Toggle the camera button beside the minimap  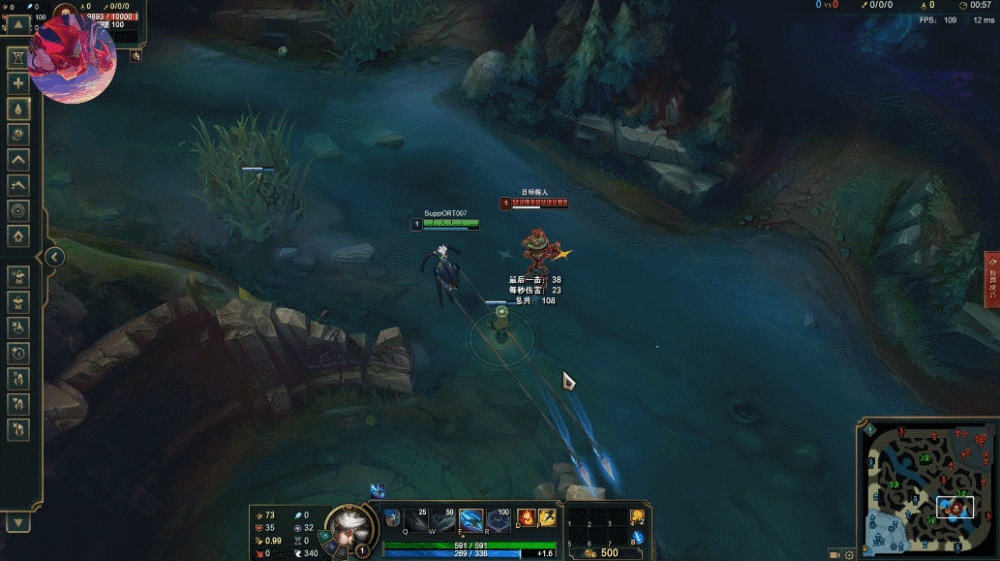[x=834, y=554]
